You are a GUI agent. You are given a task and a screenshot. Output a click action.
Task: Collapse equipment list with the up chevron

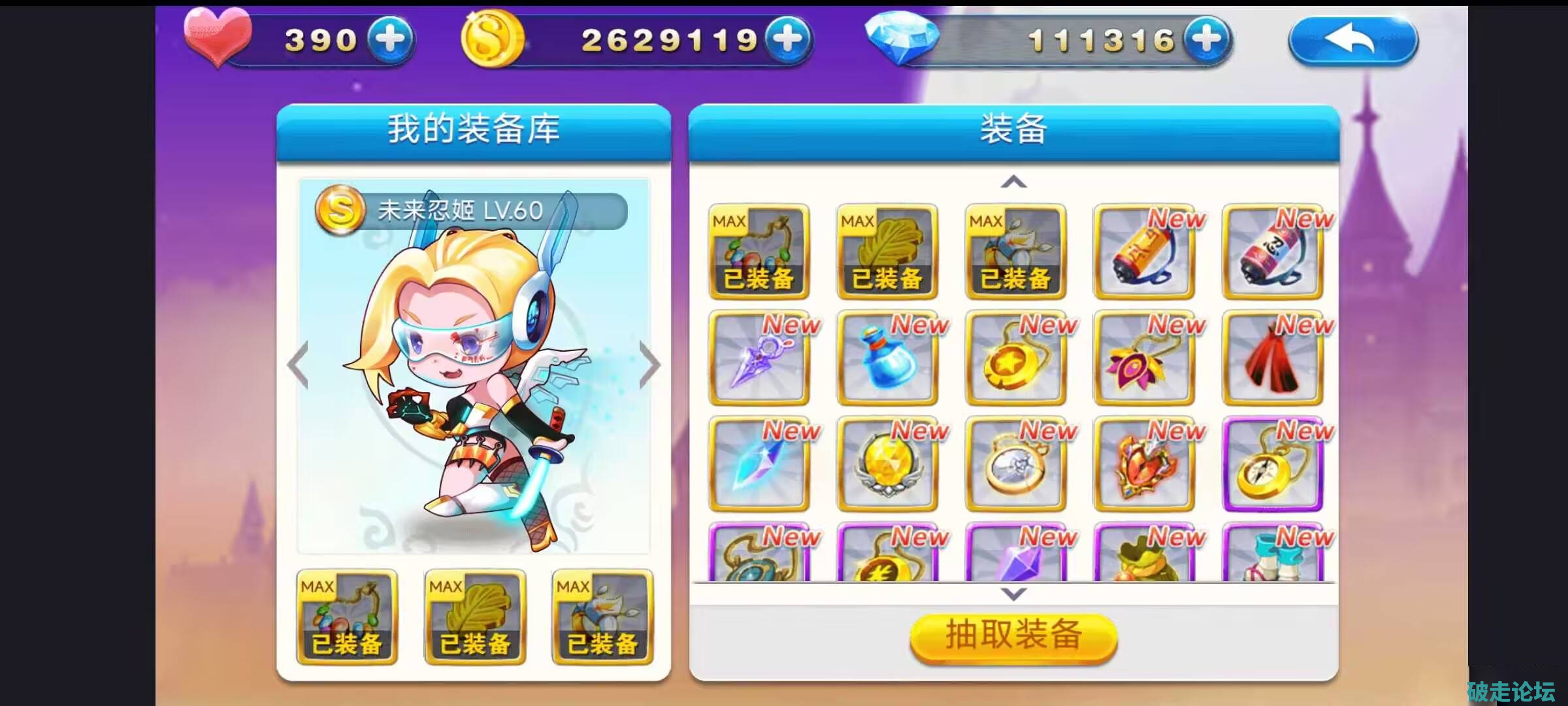(x=1013, y=182)
